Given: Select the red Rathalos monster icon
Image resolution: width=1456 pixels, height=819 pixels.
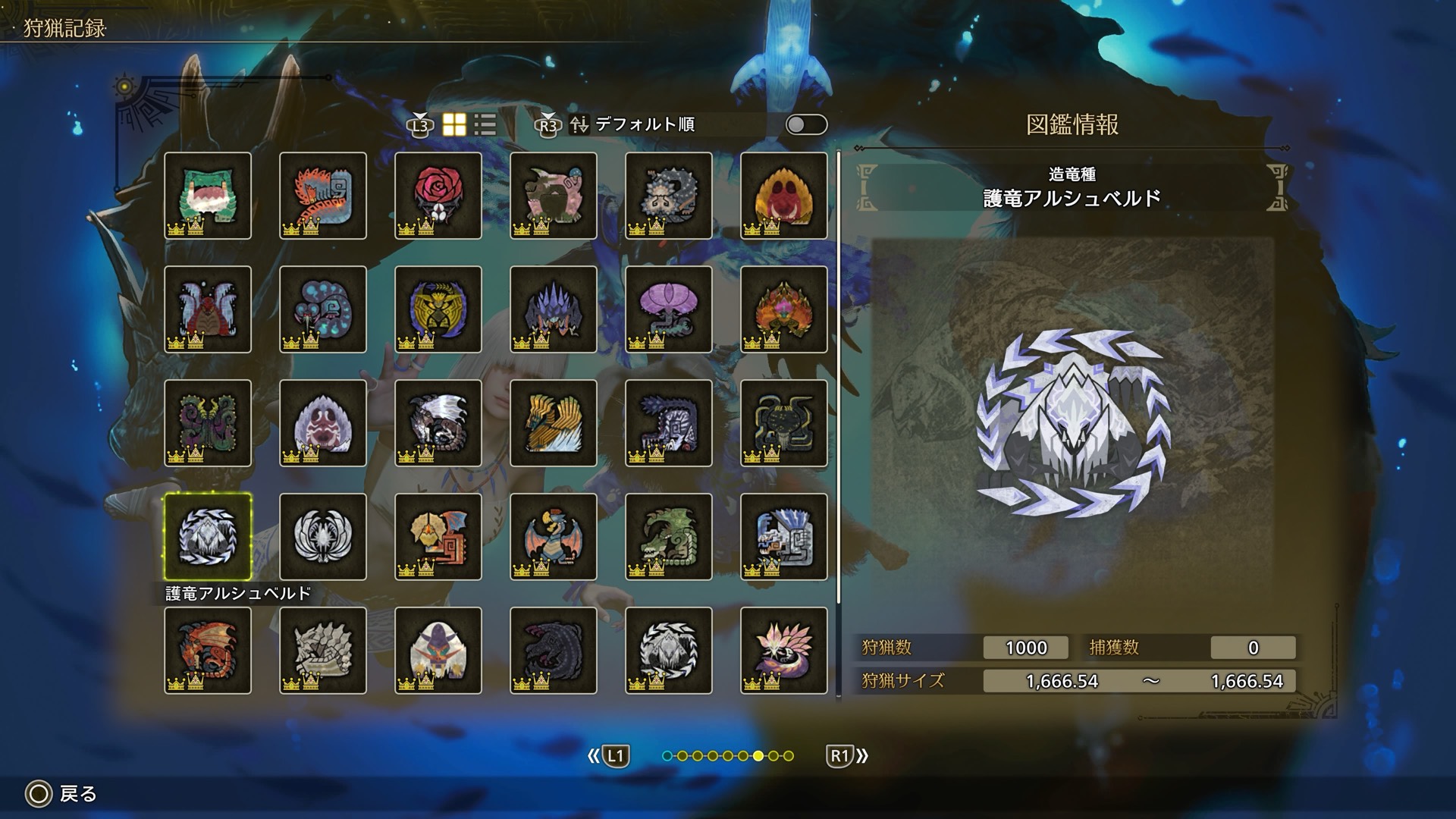Looking at the screenshot, I should (208, 651).
